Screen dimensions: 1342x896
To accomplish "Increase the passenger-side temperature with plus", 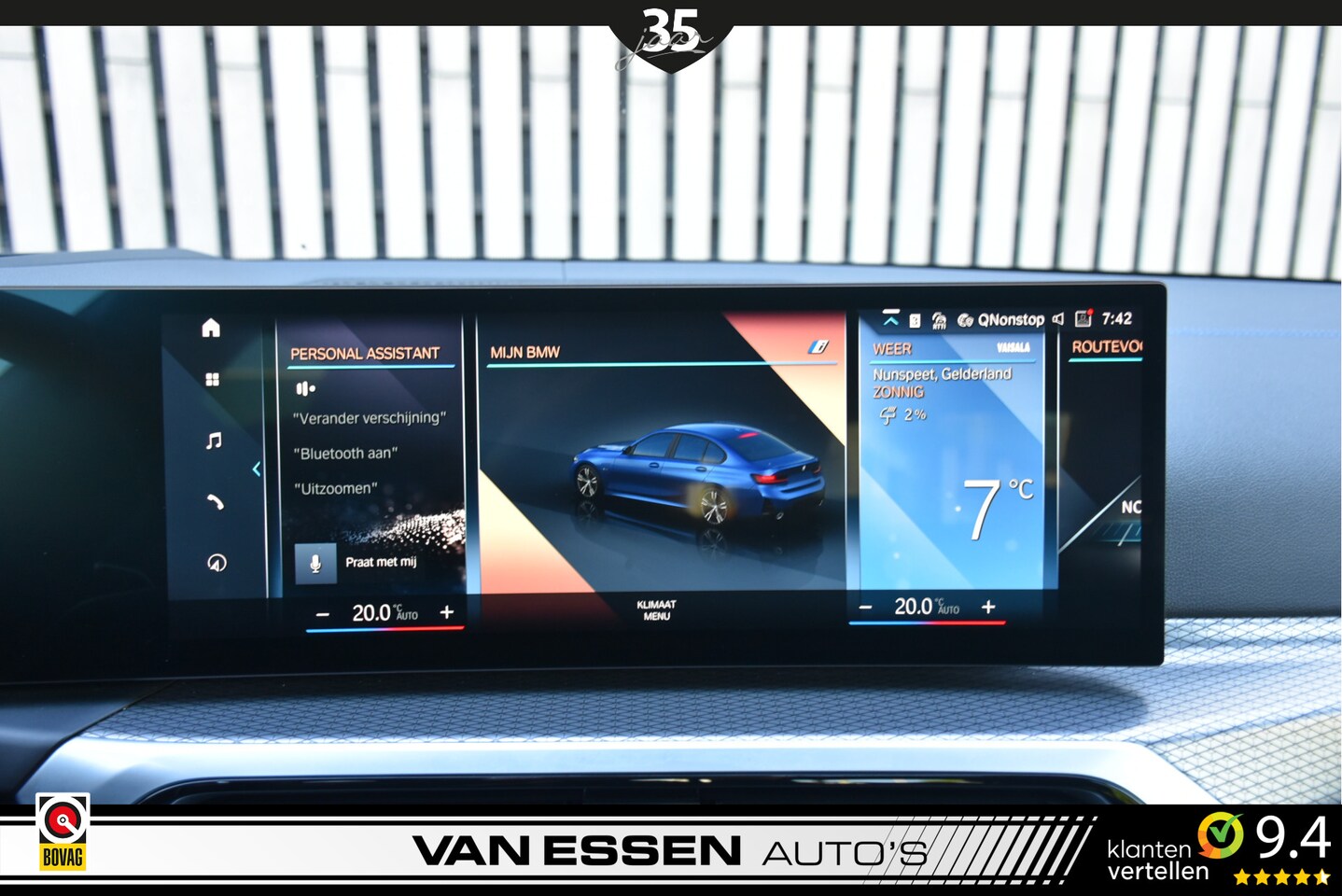I will tap(988, 607).
